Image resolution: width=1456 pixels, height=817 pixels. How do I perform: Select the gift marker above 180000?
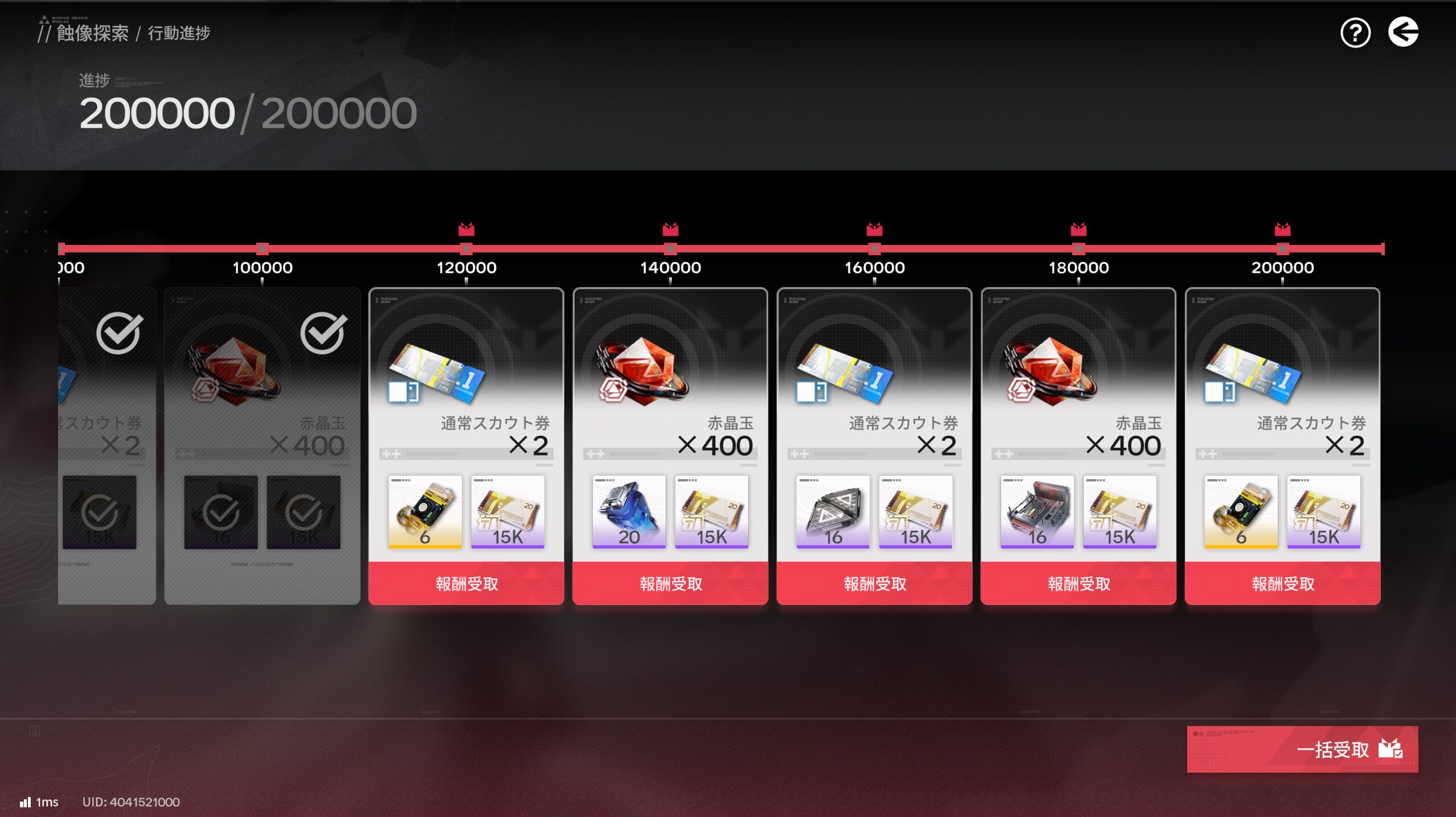1078,230
